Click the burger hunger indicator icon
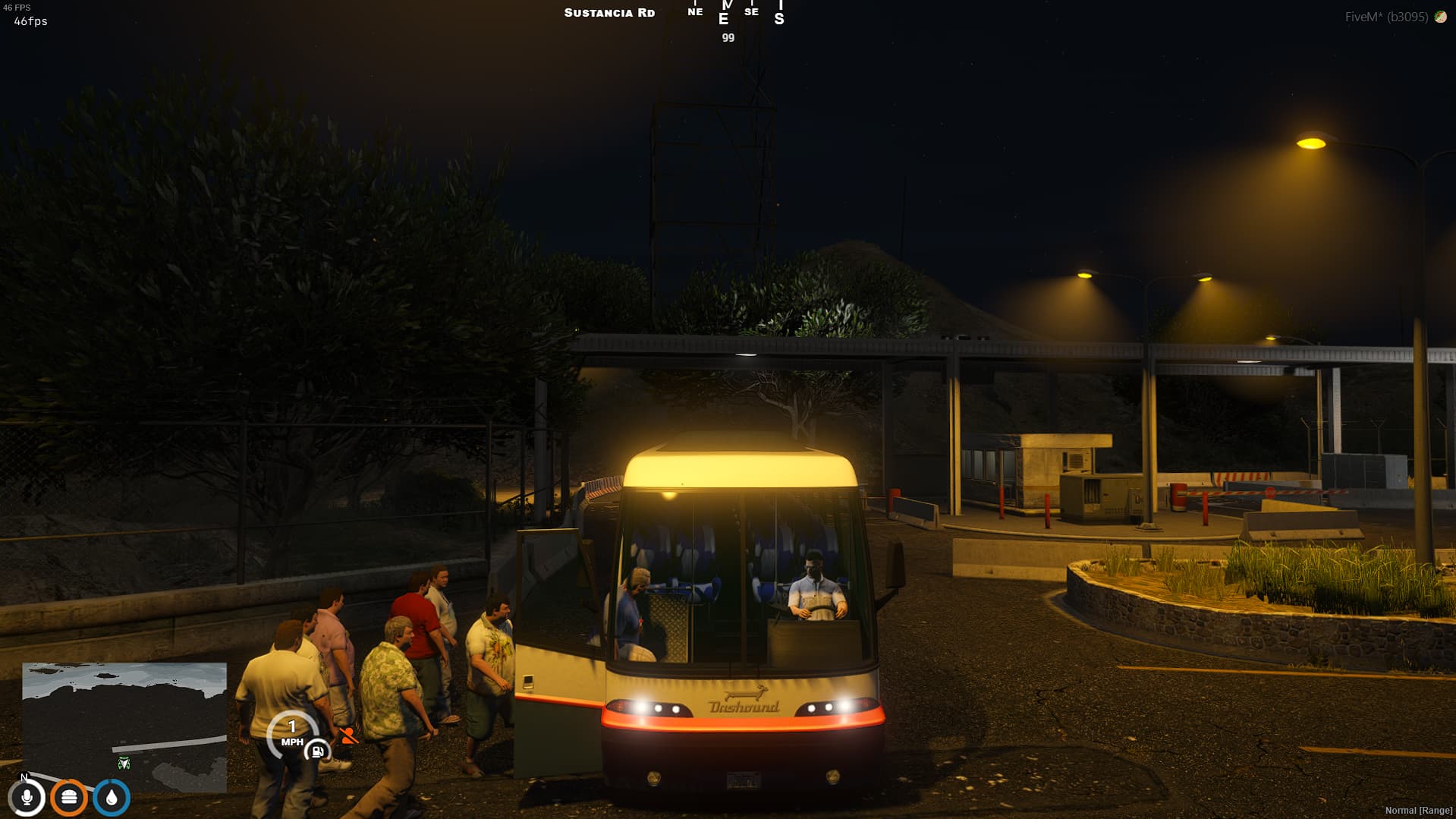 pyautogui.click(x=68, y=798)
